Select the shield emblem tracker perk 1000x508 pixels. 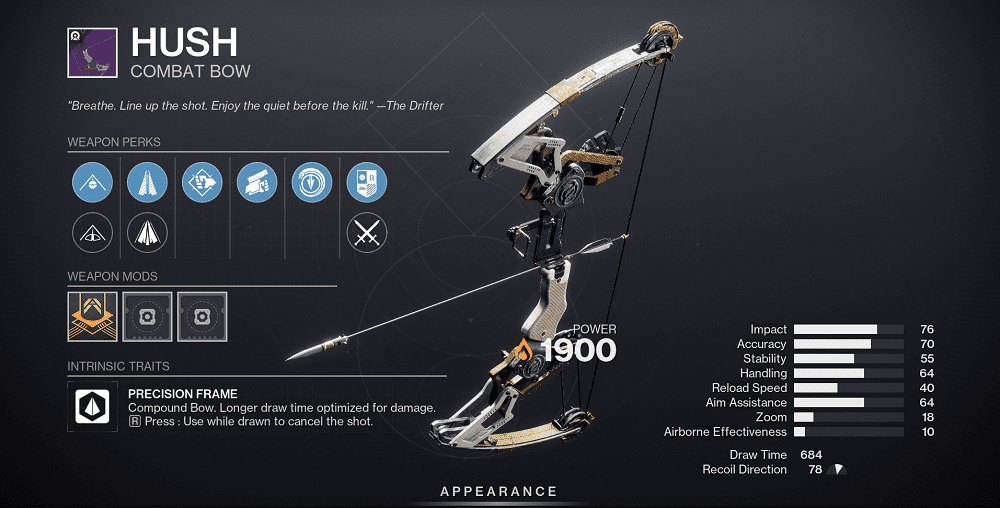coord(366,184)
